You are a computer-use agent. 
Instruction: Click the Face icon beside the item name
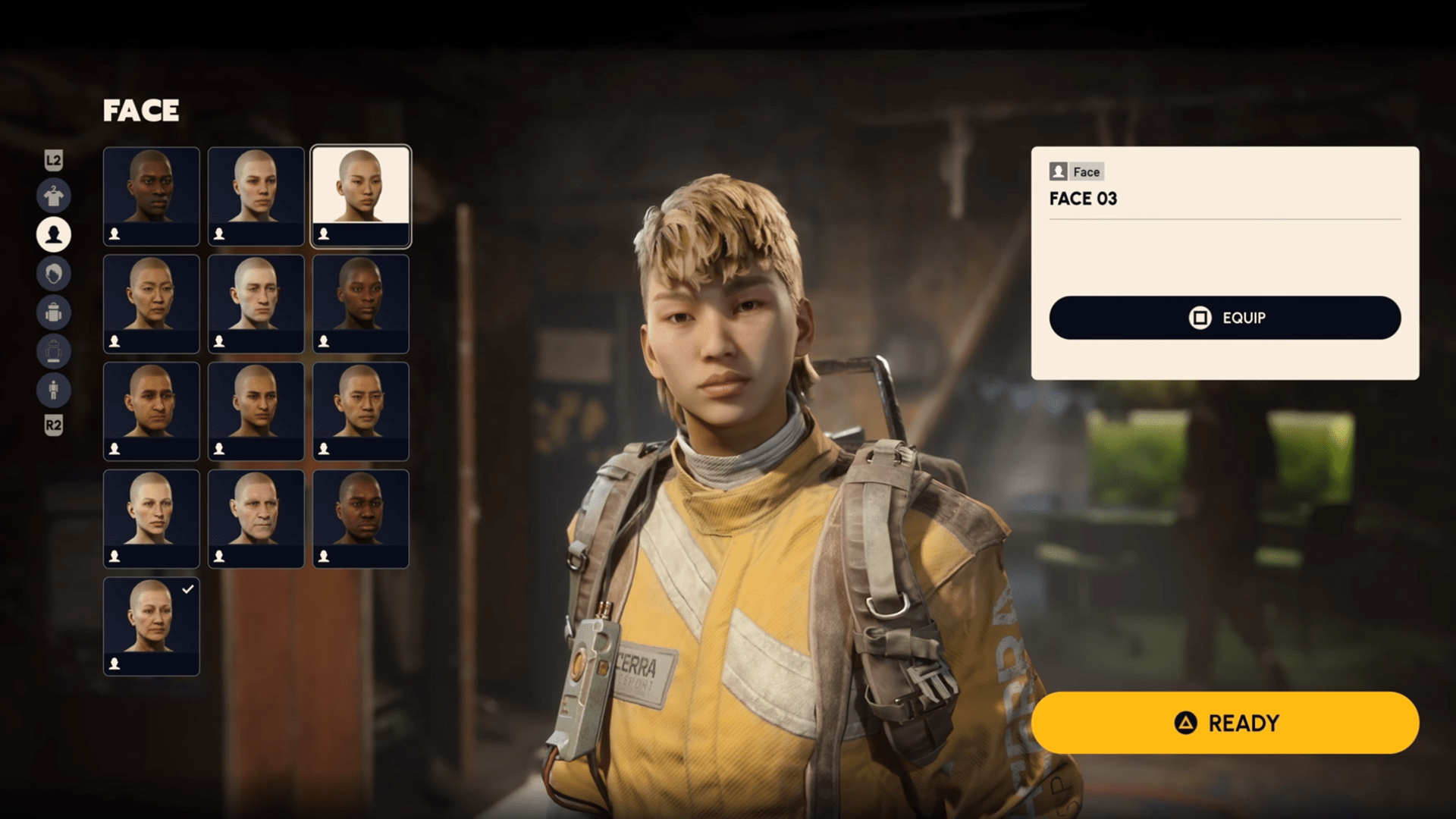(x=1059, y=171)
